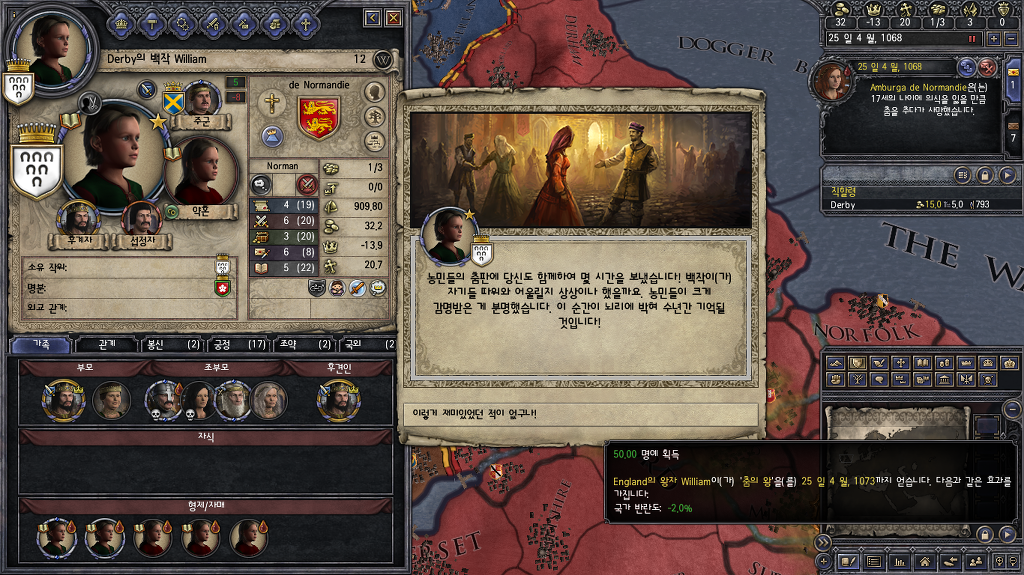This screenshot has height=575, width=1024.
Task: Close the character window with the red X
Action: point(393,18)
